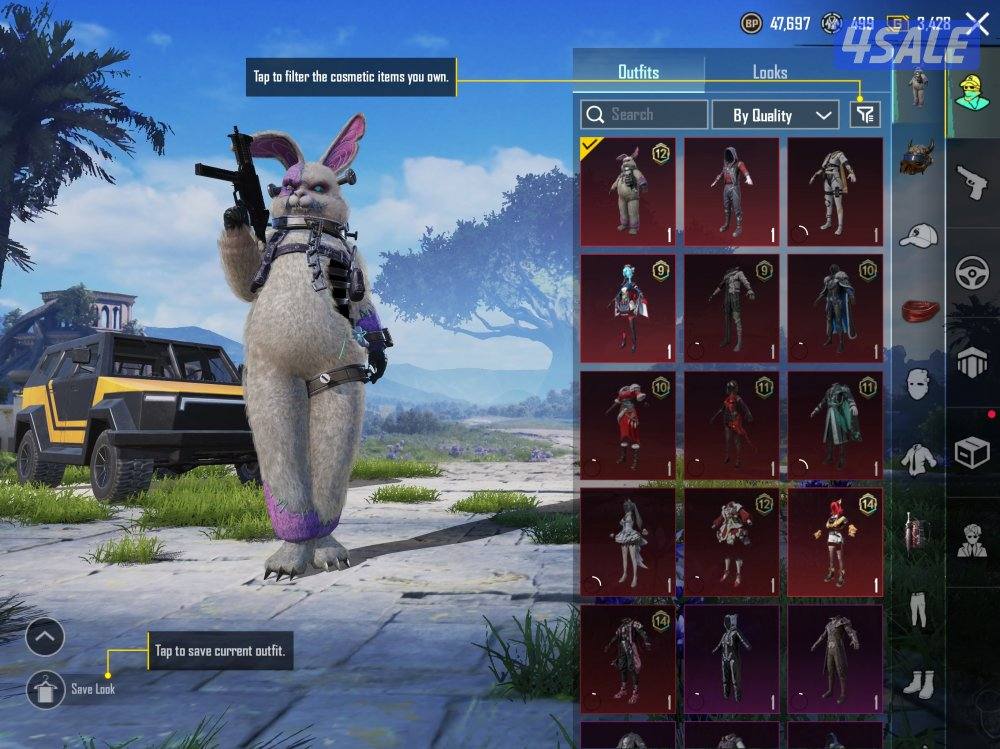Screen dimensions: 1000x749
Task: Switch to the Looks tab
Action: click(x=769, y=72)
